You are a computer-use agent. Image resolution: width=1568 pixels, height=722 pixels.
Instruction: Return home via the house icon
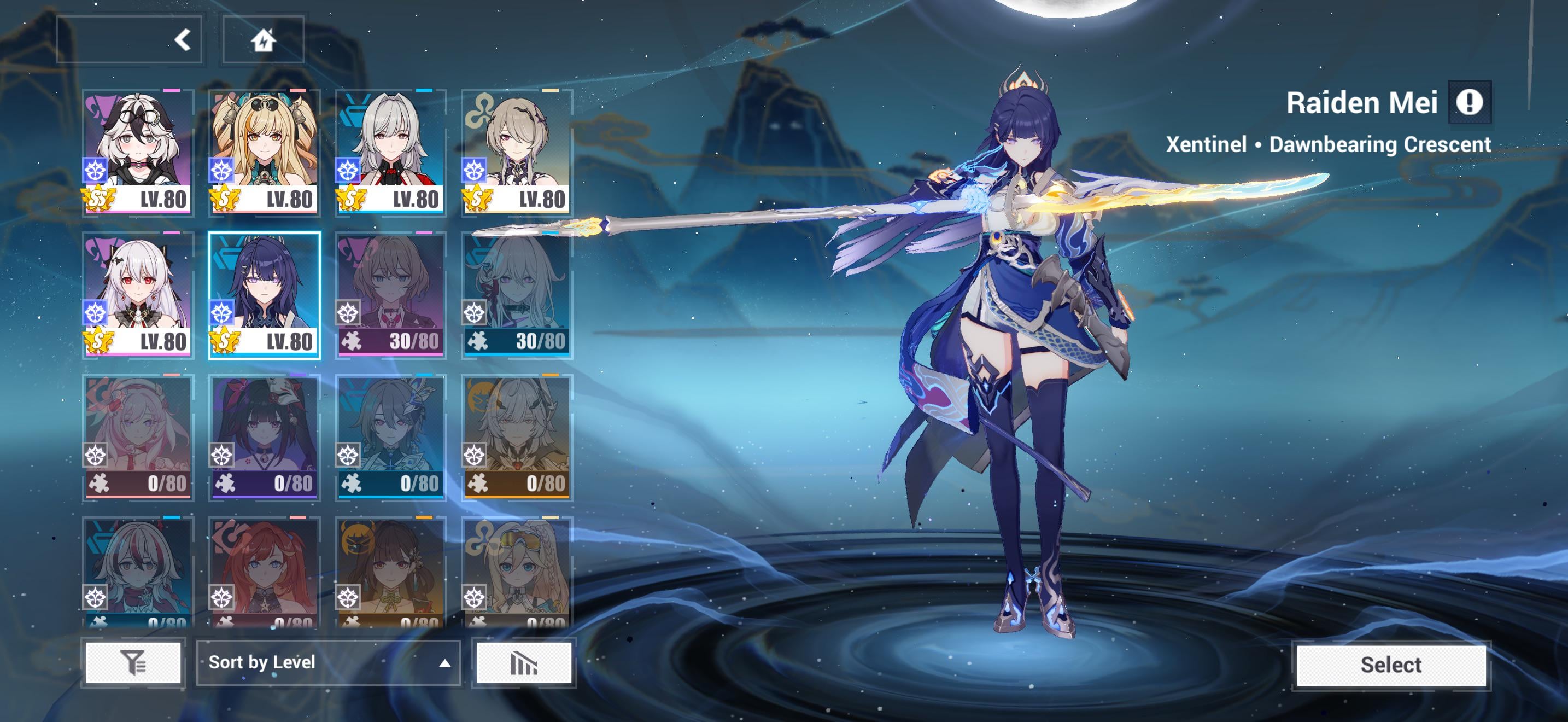(263, 40)
